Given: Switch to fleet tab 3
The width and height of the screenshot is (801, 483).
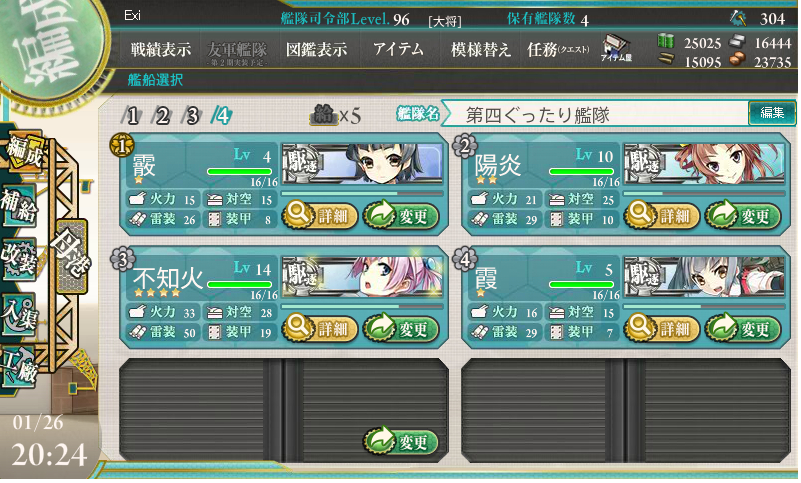Looking at the screenshot, I should [192, 115].
